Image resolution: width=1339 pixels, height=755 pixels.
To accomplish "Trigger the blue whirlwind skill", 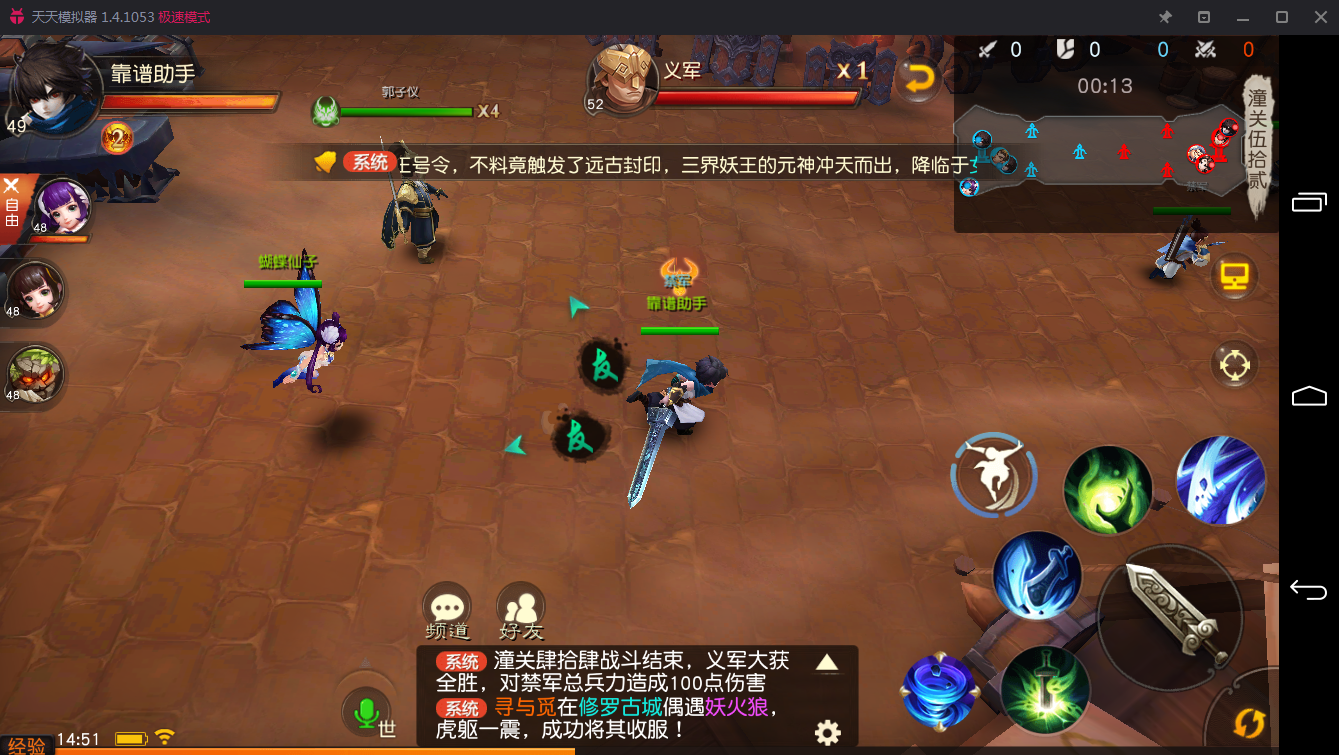I will [x=939, y=690].
